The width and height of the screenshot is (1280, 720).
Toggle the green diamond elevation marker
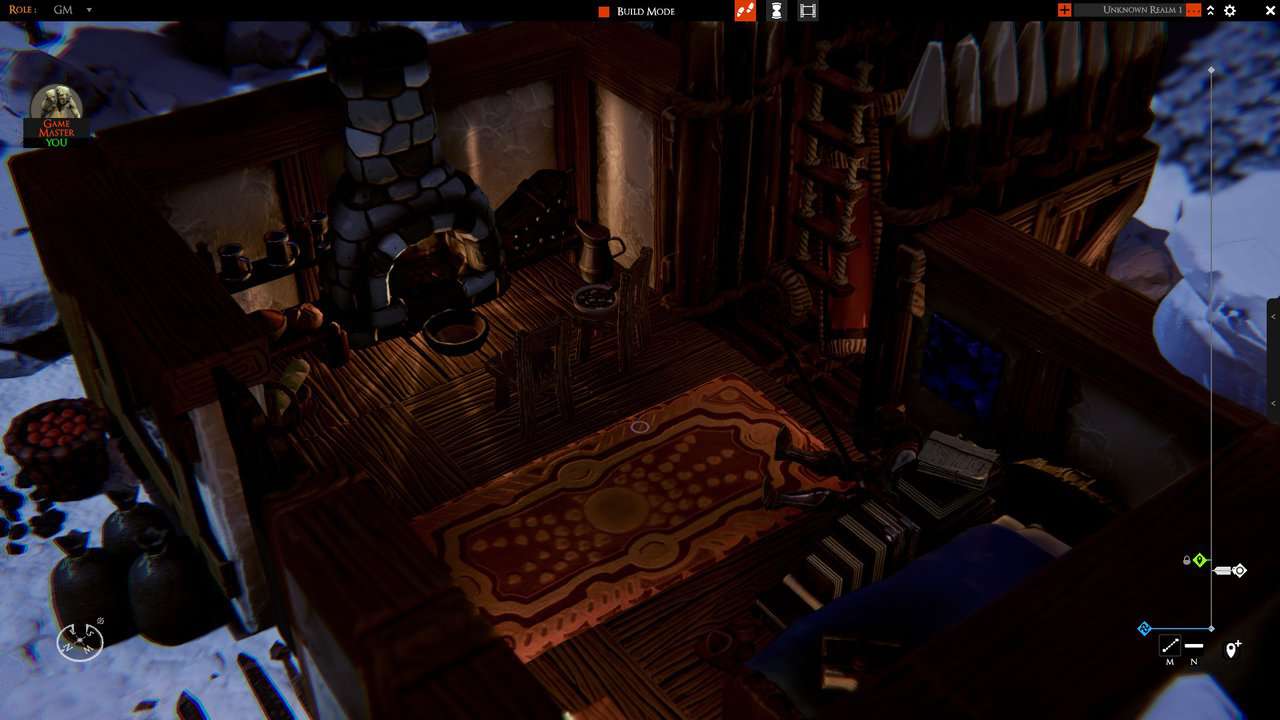[x=1200, y=560]
